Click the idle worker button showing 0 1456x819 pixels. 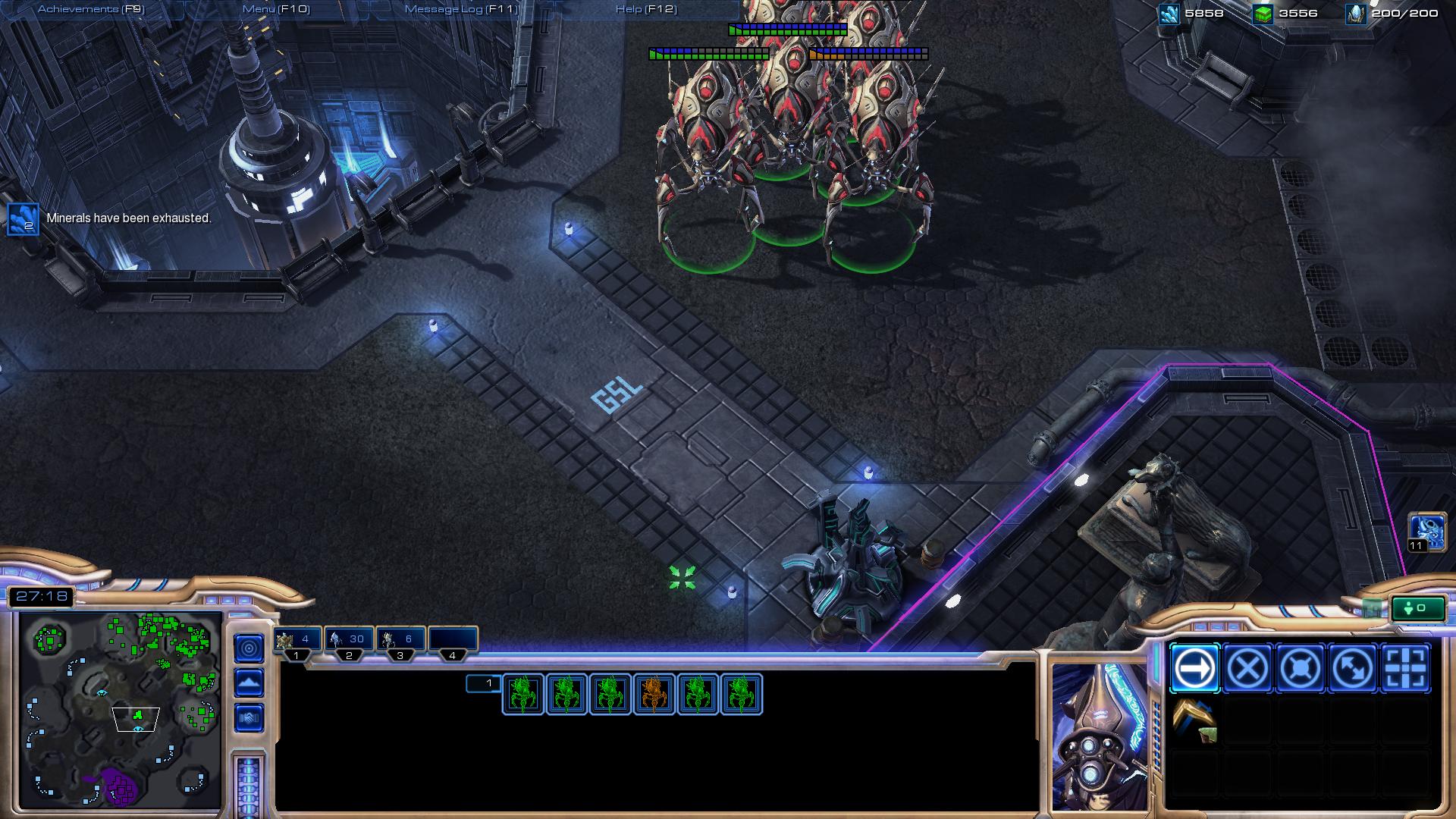[x=1417, y=608]
